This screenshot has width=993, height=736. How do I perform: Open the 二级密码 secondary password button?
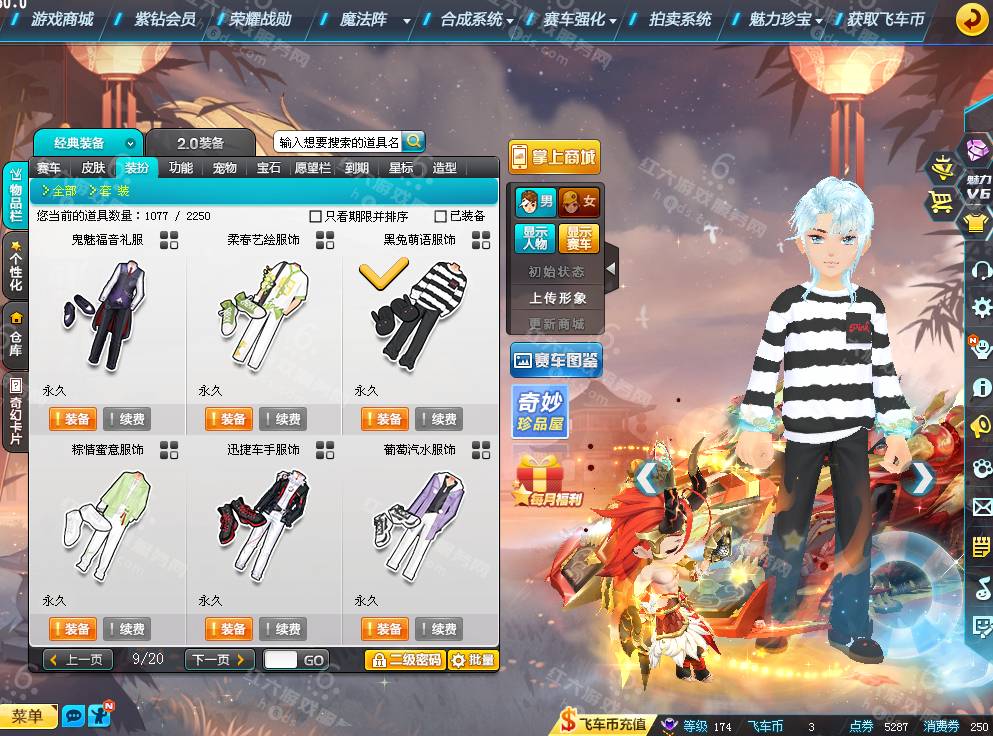[x=404, y=660]
